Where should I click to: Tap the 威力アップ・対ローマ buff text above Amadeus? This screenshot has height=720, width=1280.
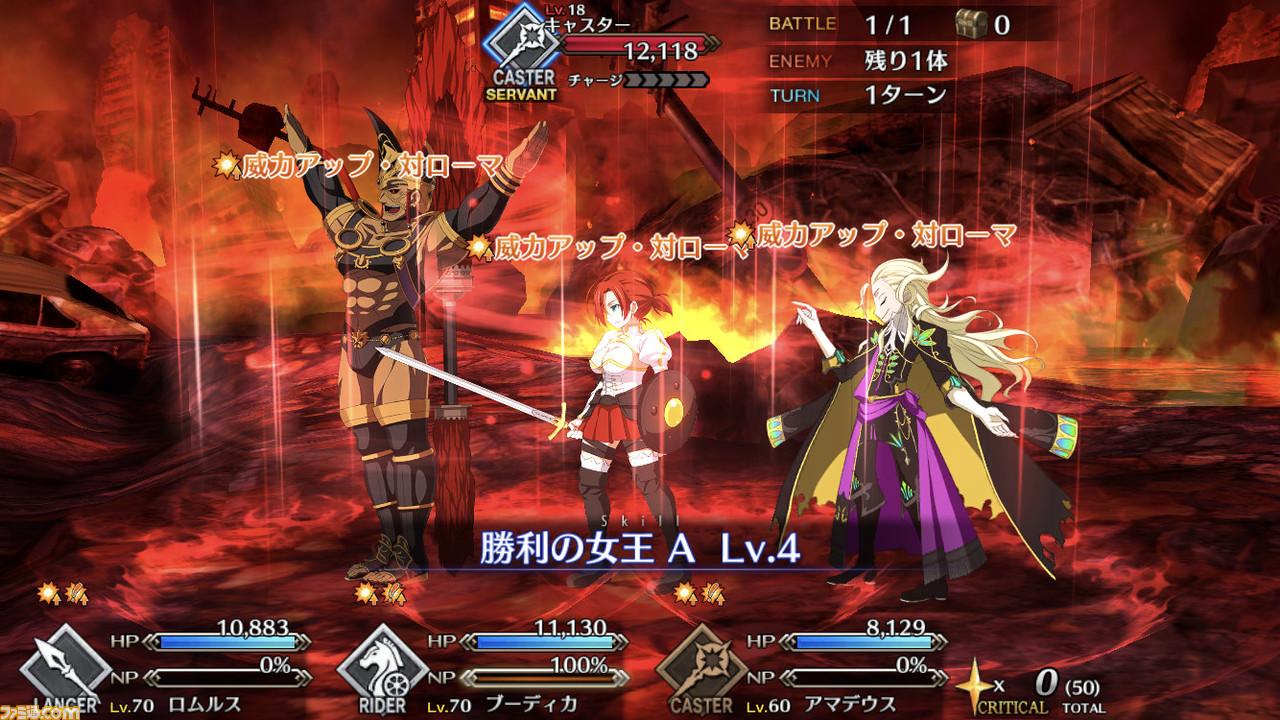880,238
